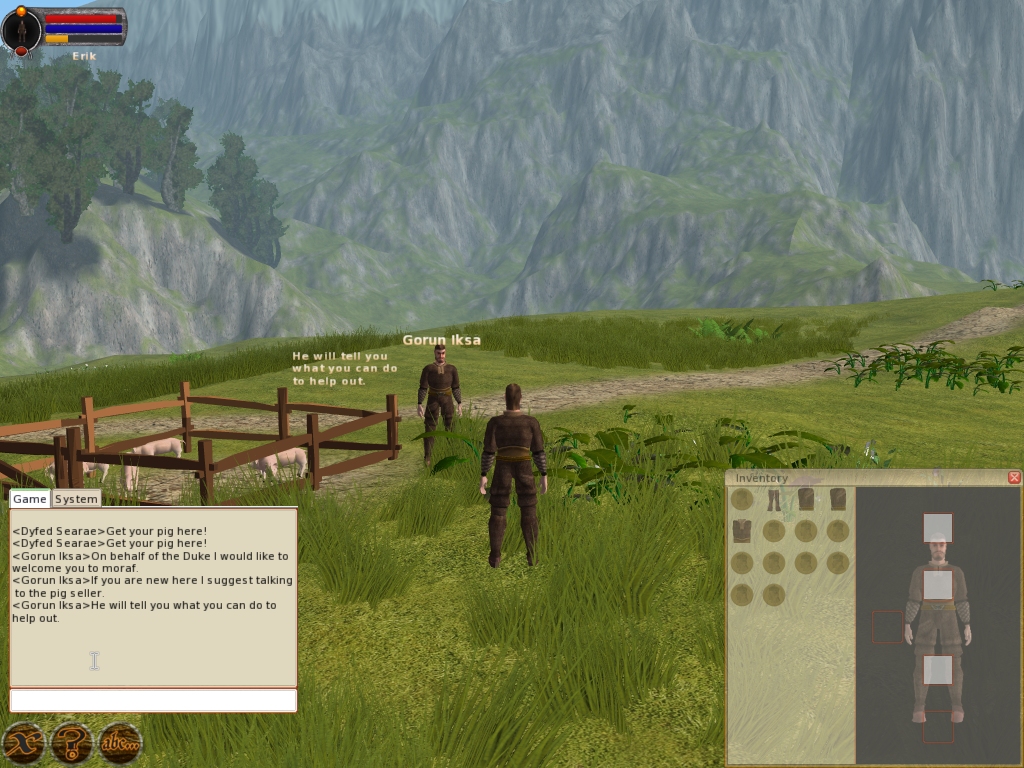Click Erik's character portrait
Image resolution: width=1024 pixels, height=768 pixels.
[21, 32]
